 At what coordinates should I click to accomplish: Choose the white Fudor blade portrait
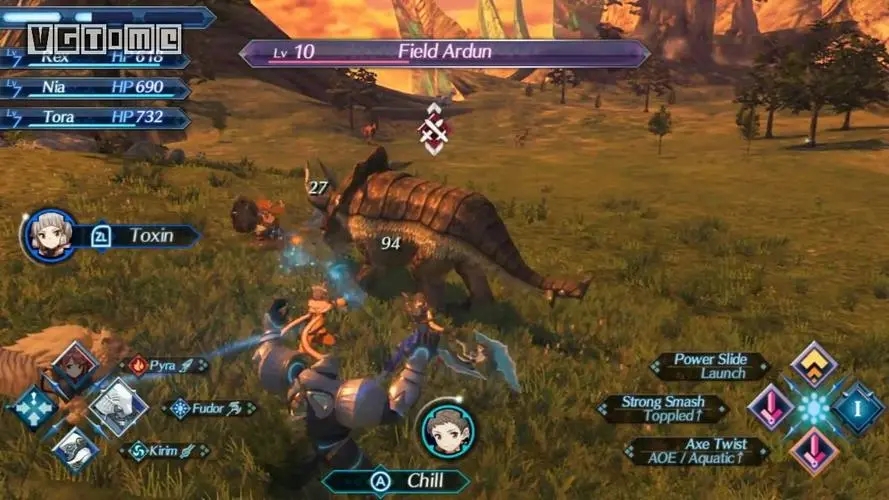coord(119,407)
